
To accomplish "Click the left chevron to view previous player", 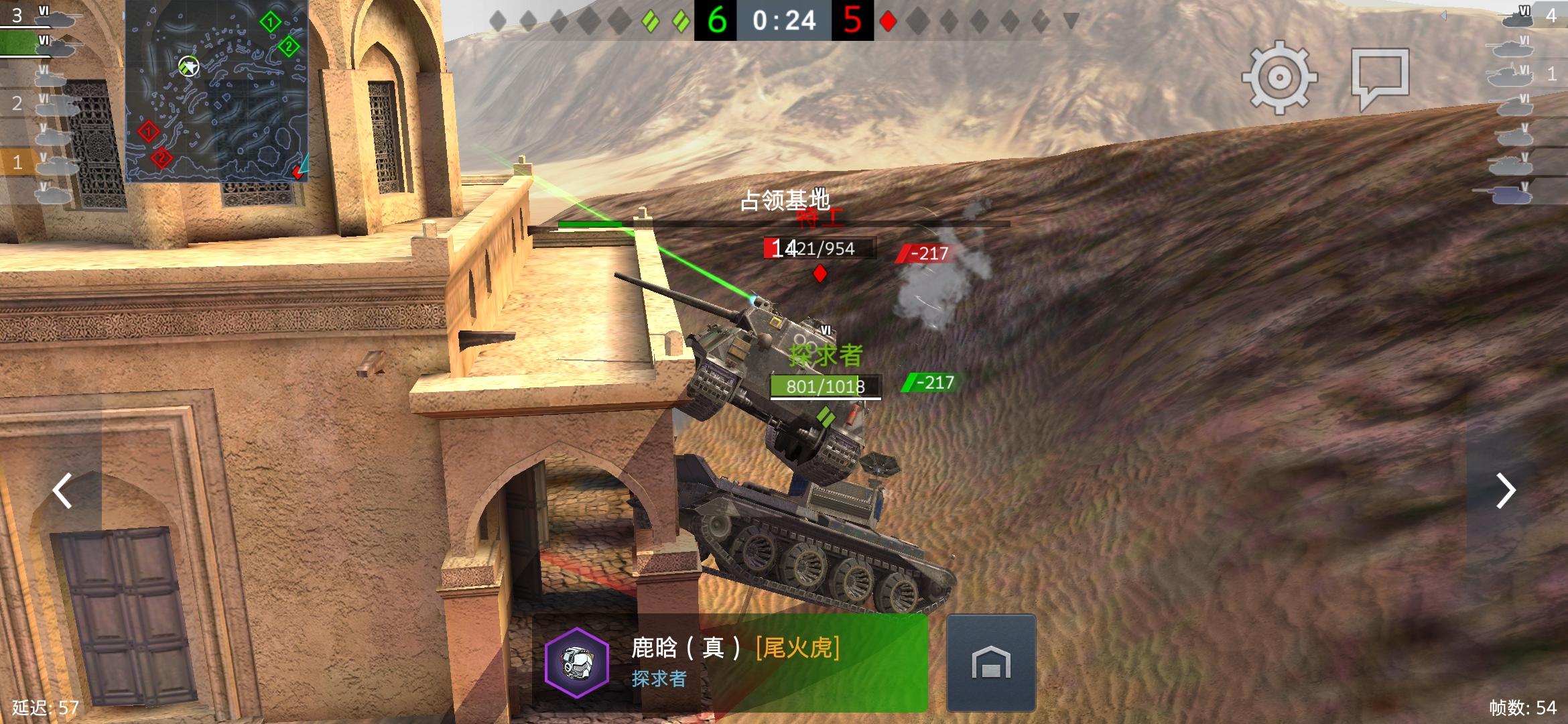I will [62, 491].
